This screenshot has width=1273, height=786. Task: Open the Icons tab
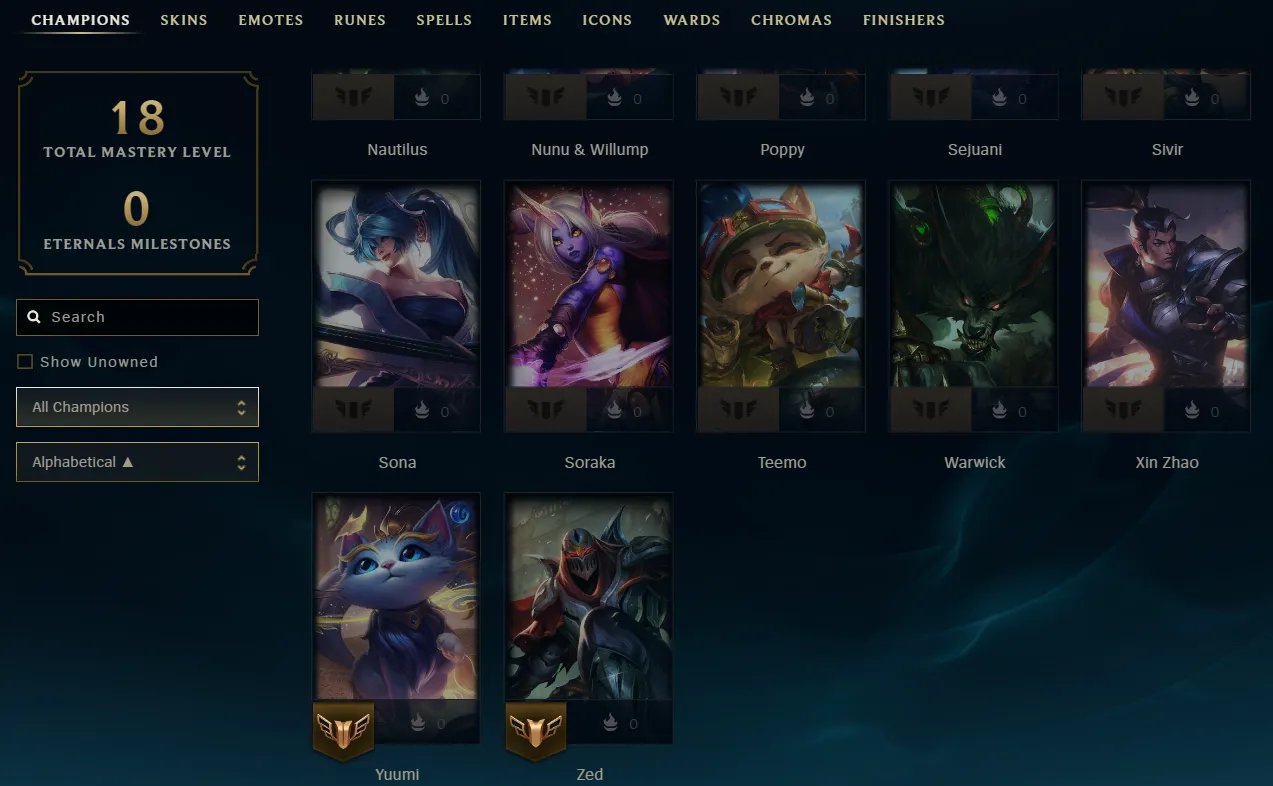tap(607, 20)
